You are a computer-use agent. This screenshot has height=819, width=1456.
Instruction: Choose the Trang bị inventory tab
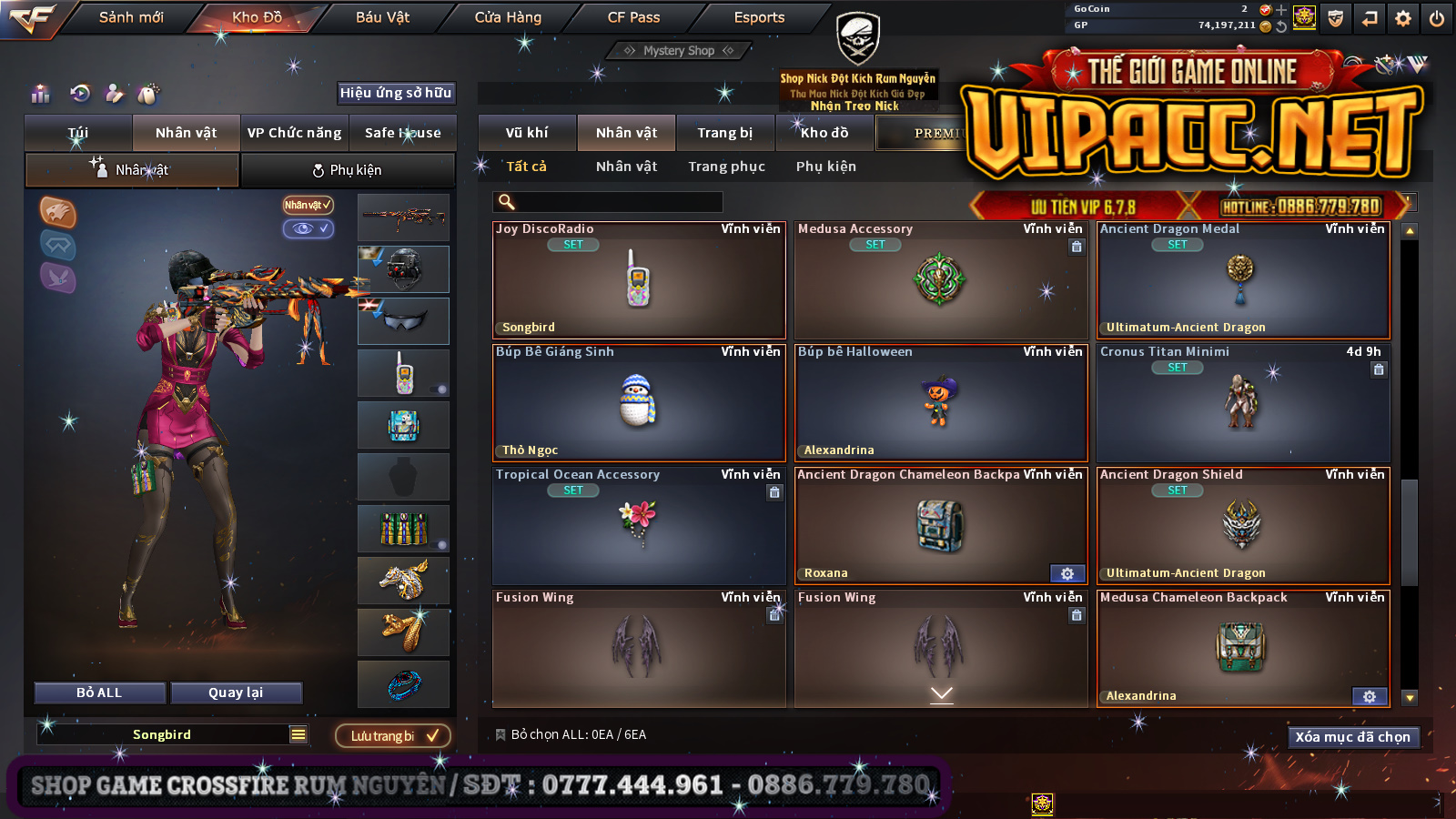coord(724,133)
